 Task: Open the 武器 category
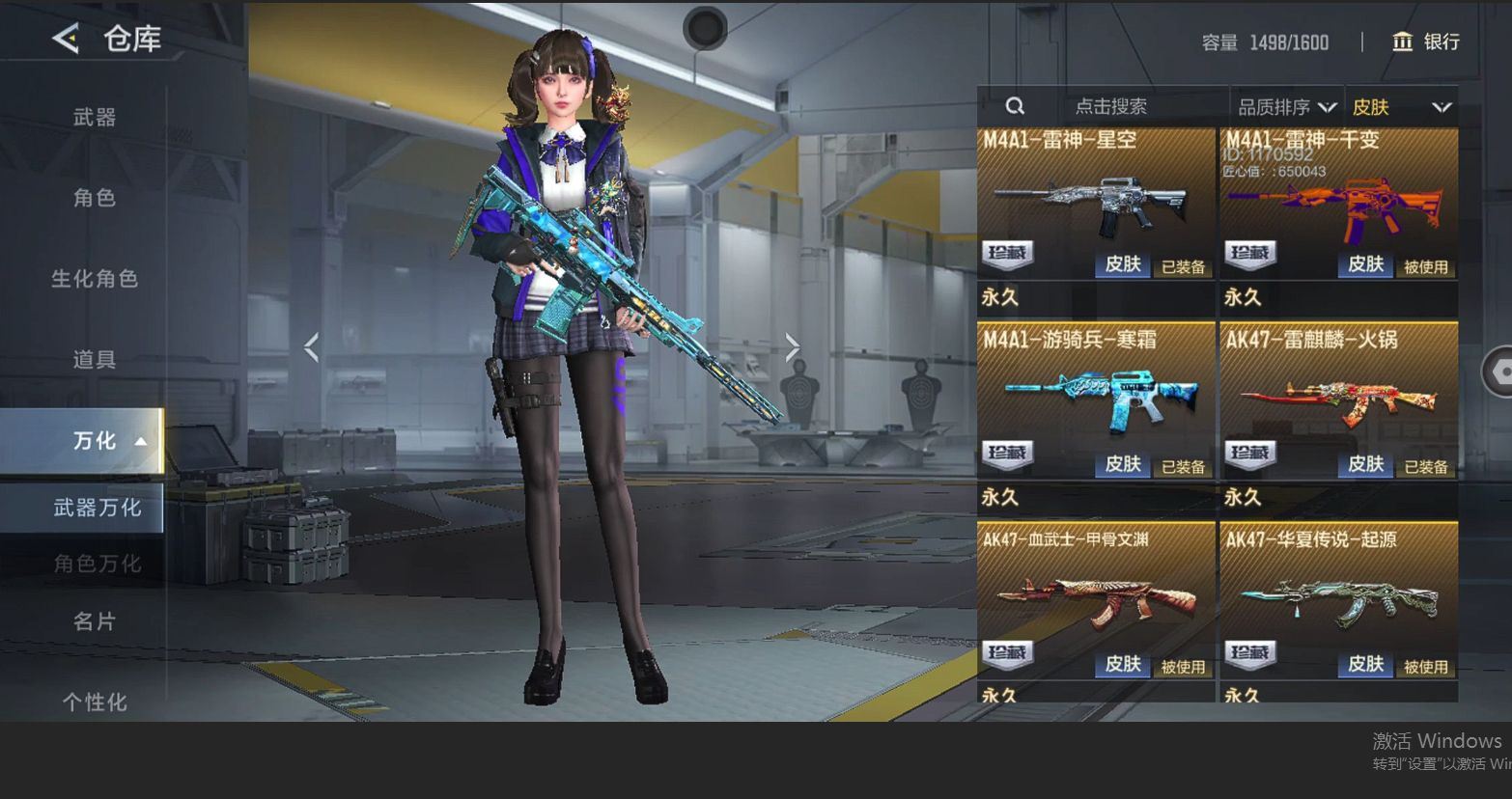click(95, 118)
